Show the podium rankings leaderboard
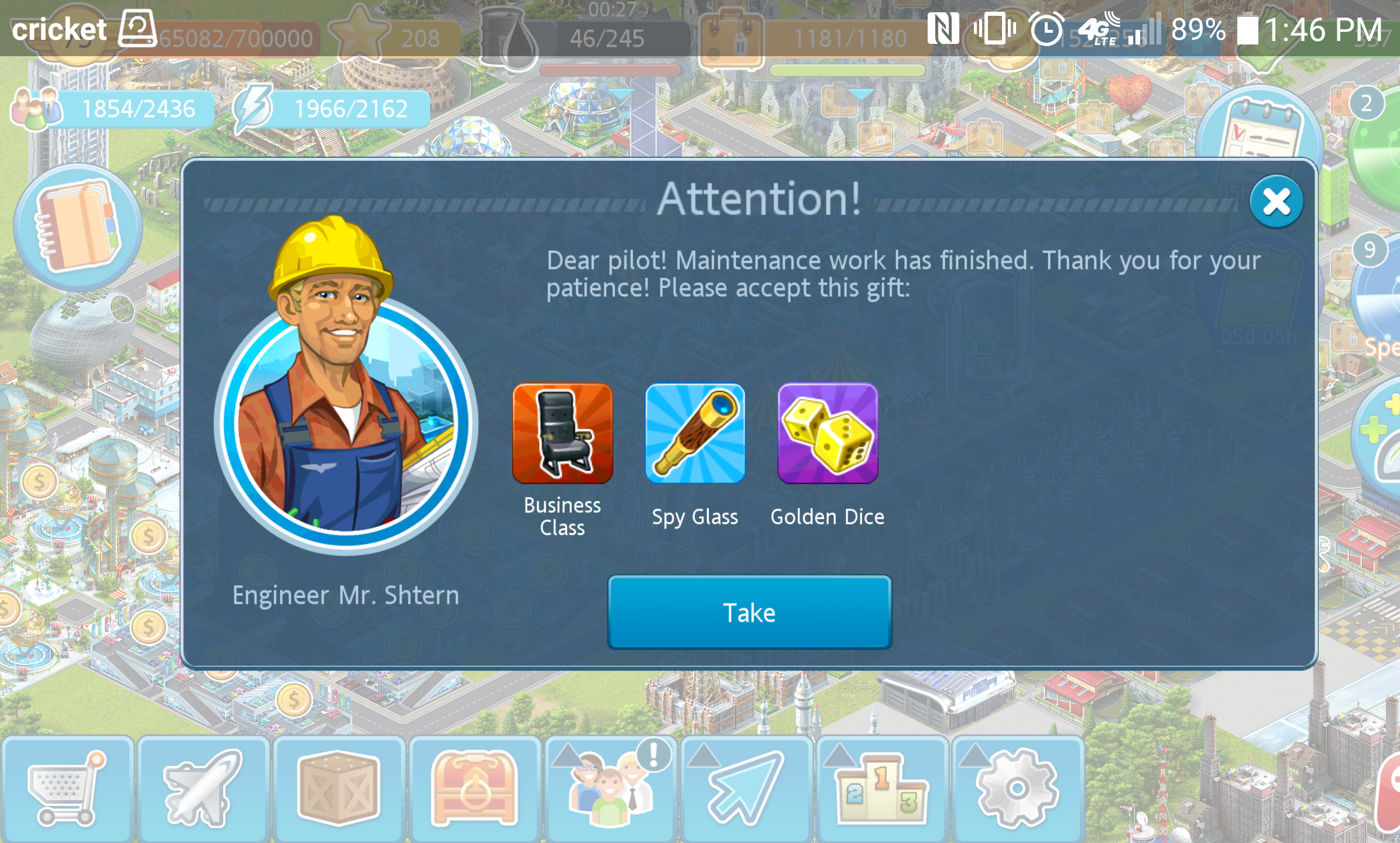This screenshot has height=843, width=1400. pos(881,788)
